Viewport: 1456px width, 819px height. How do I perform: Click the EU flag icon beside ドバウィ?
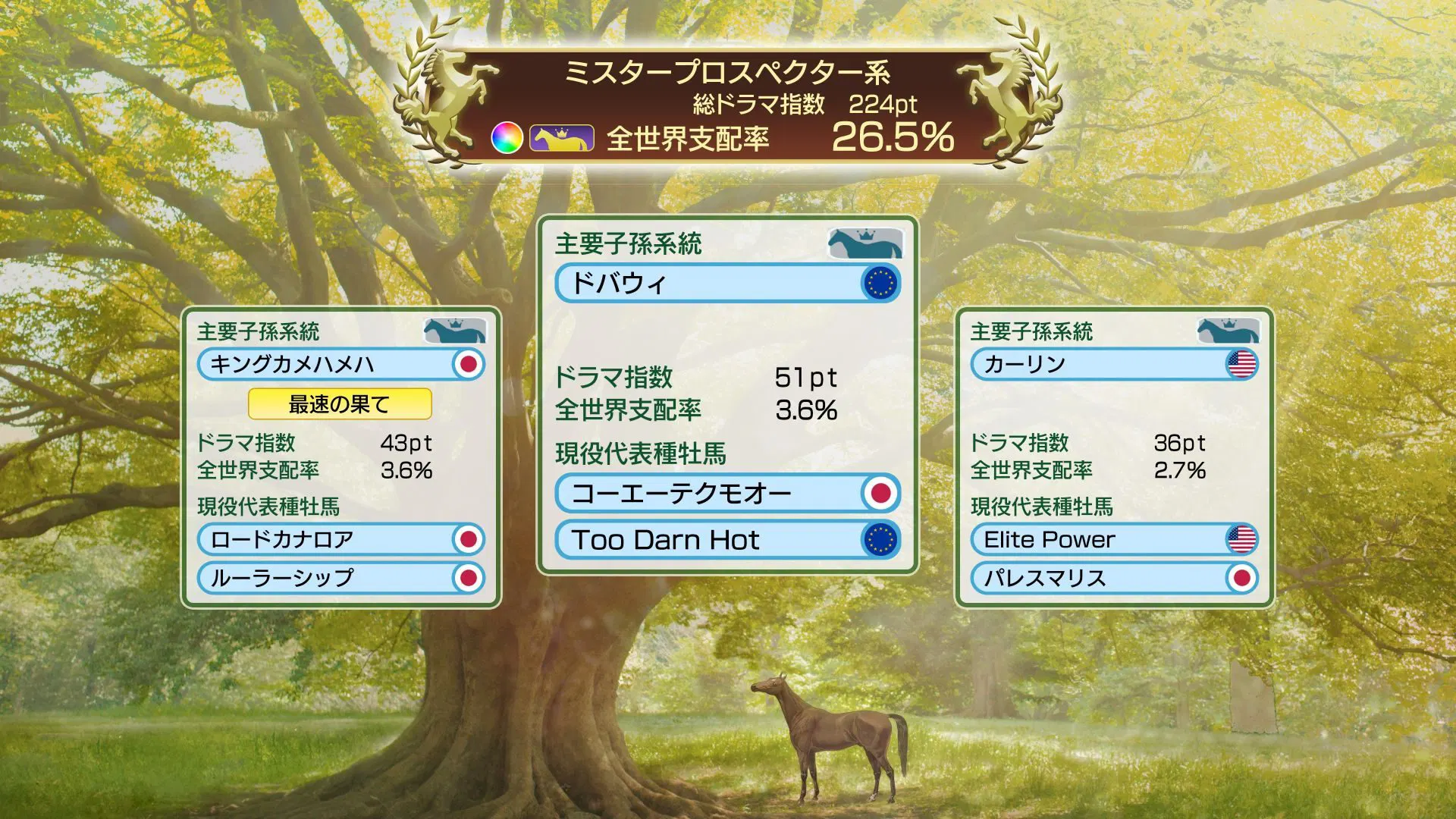pos(882,281)
